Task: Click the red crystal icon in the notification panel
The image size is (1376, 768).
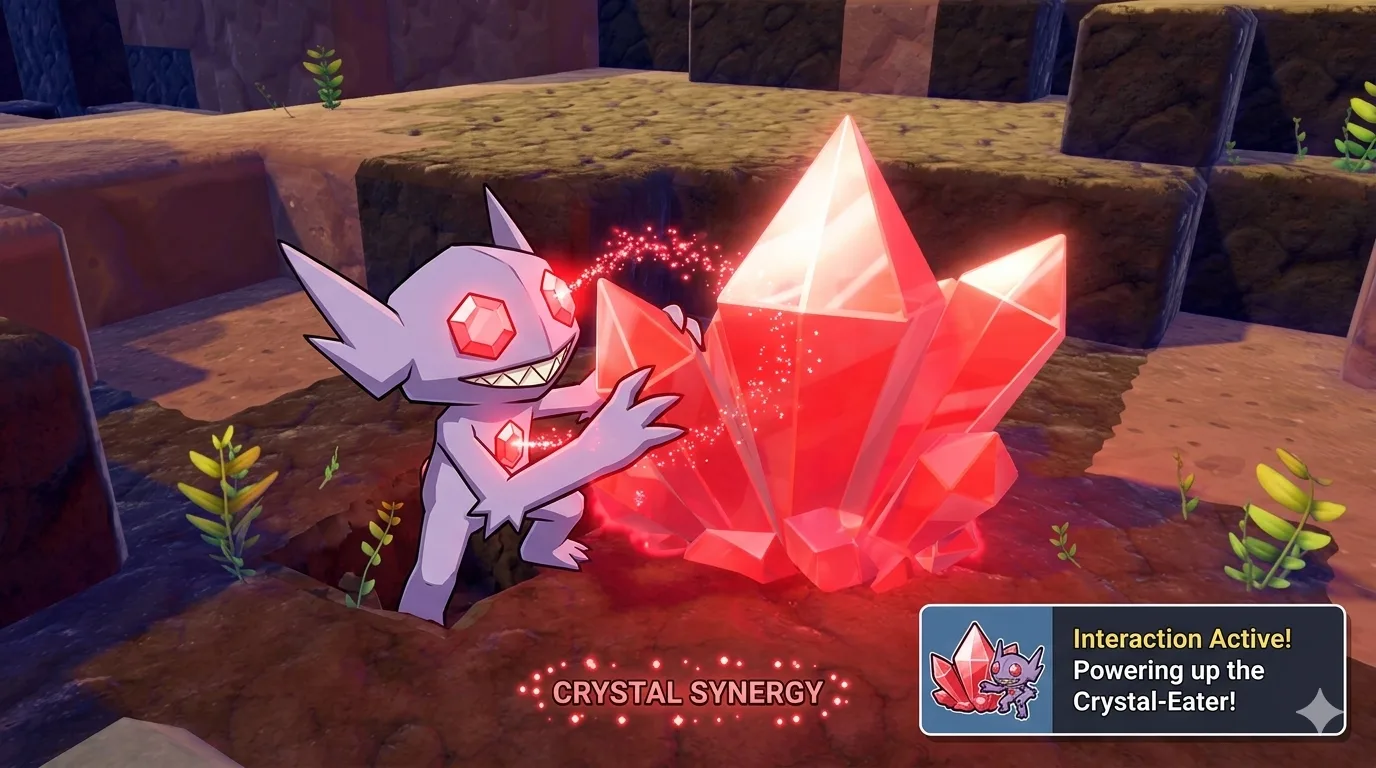Action: pyautogui.click(x=961, y=672)
